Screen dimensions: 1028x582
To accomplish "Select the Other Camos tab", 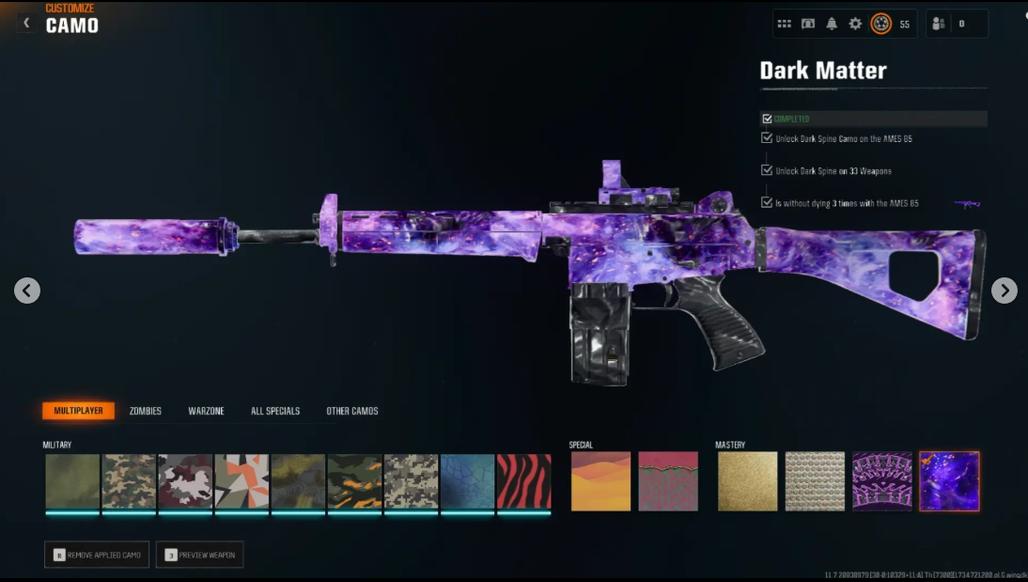I will pos(352,411).
